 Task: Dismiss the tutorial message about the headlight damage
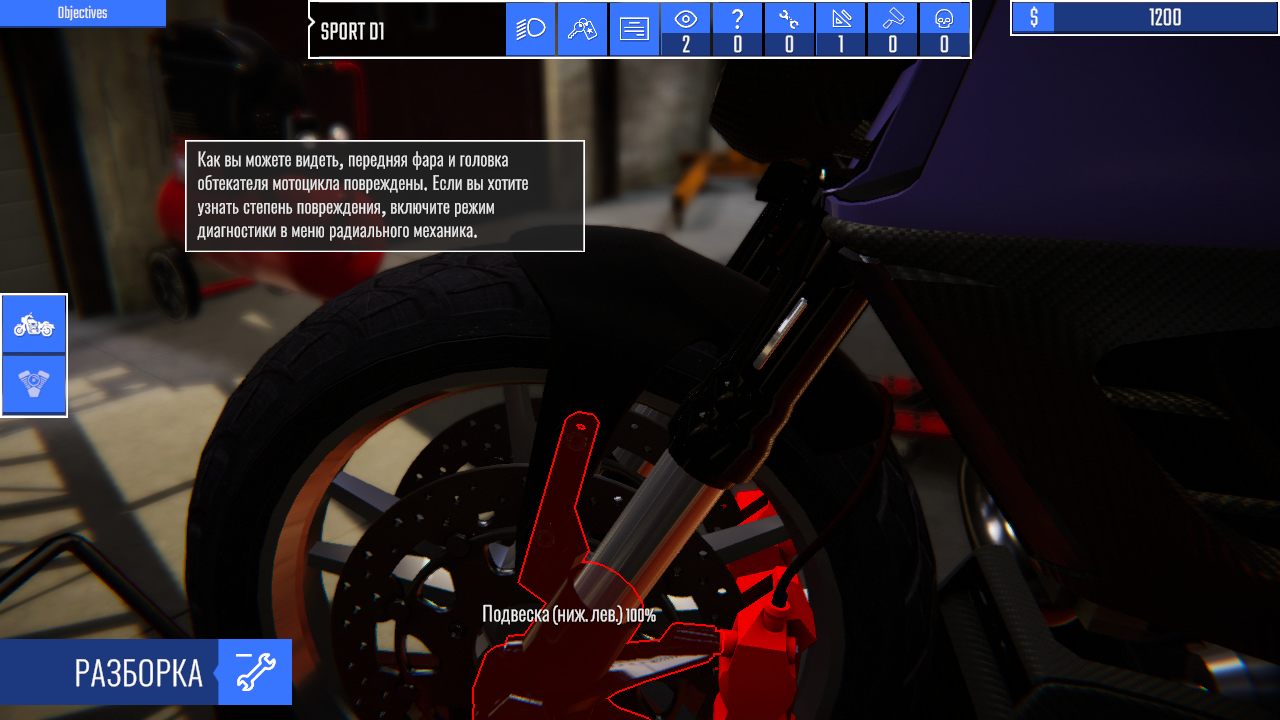(x=385, y=196)
